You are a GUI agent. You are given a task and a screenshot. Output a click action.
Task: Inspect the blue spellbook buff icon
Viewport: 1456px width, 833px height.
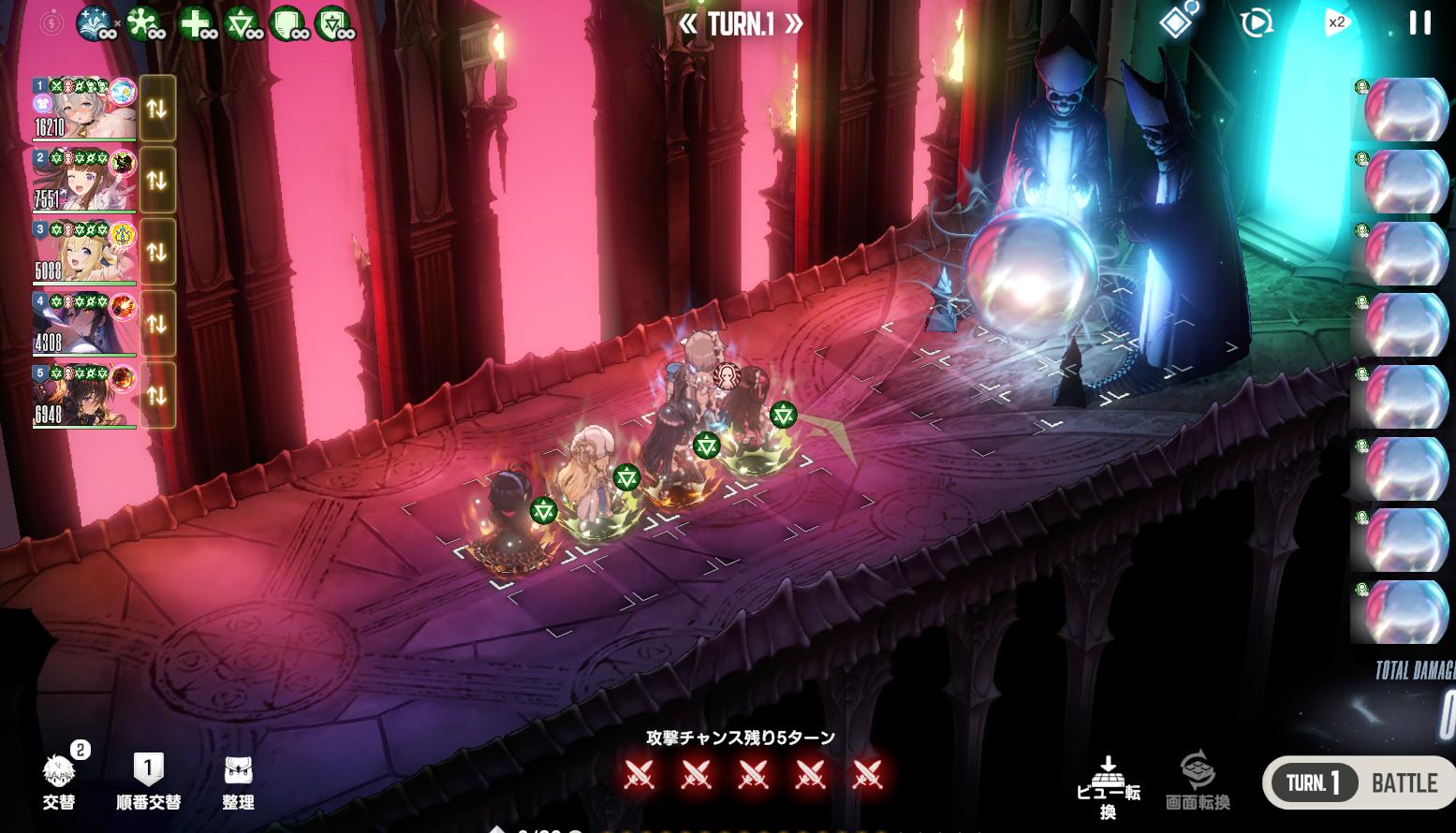[95, 23]
